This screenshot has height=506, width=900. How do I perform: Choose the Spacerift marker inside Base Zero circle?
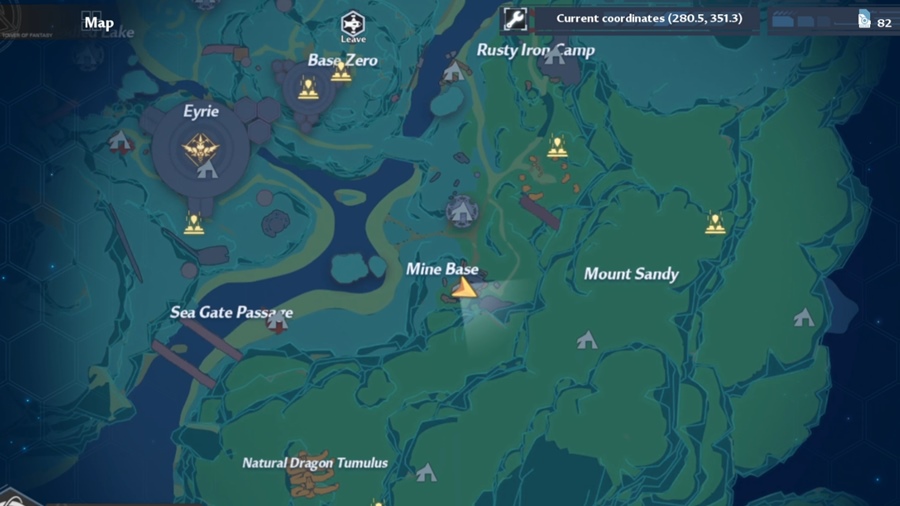(x=307, y=88)
